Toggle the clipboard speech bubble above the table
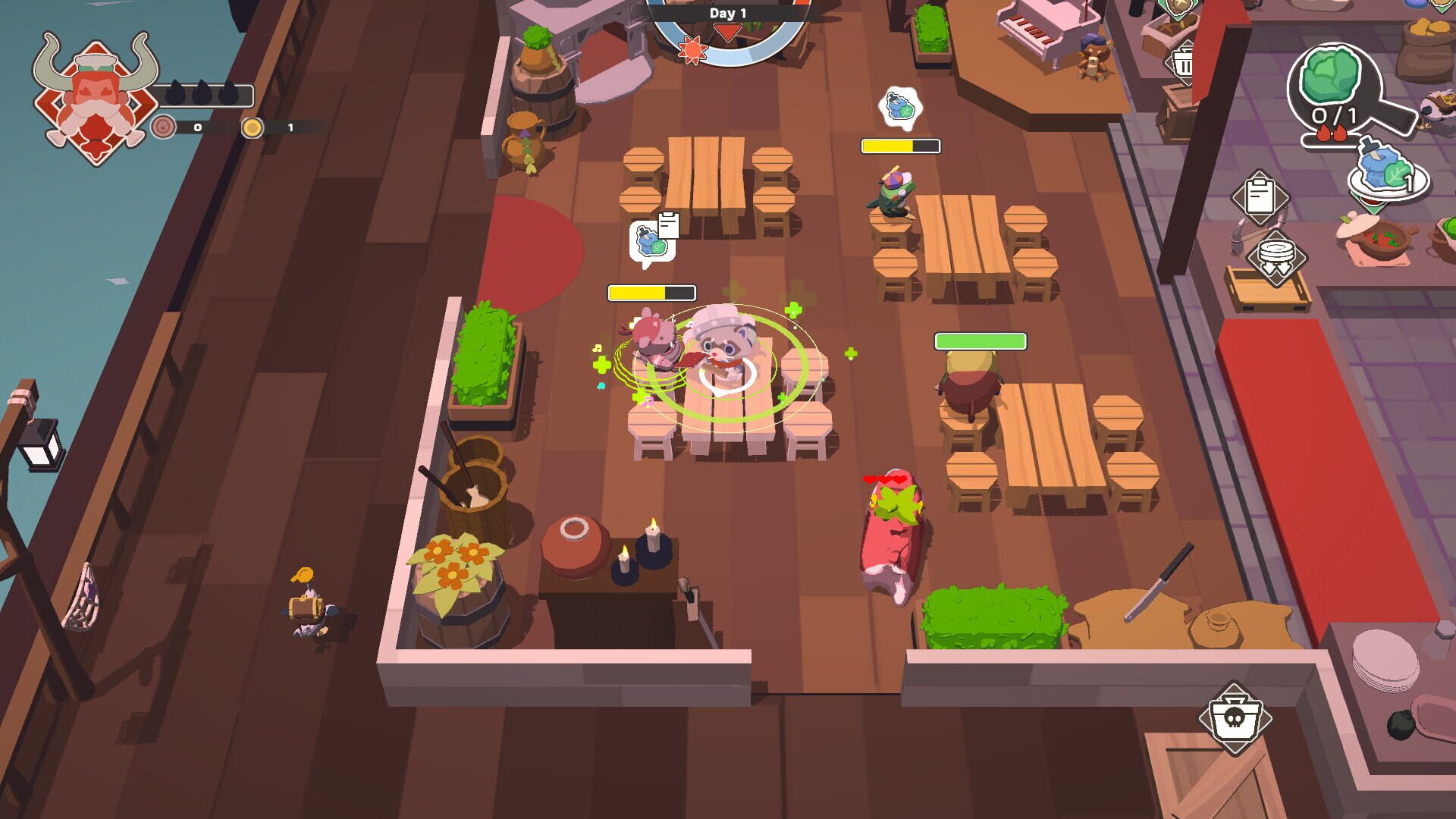This screenshot has width=1456, height=819. point(651,243)
